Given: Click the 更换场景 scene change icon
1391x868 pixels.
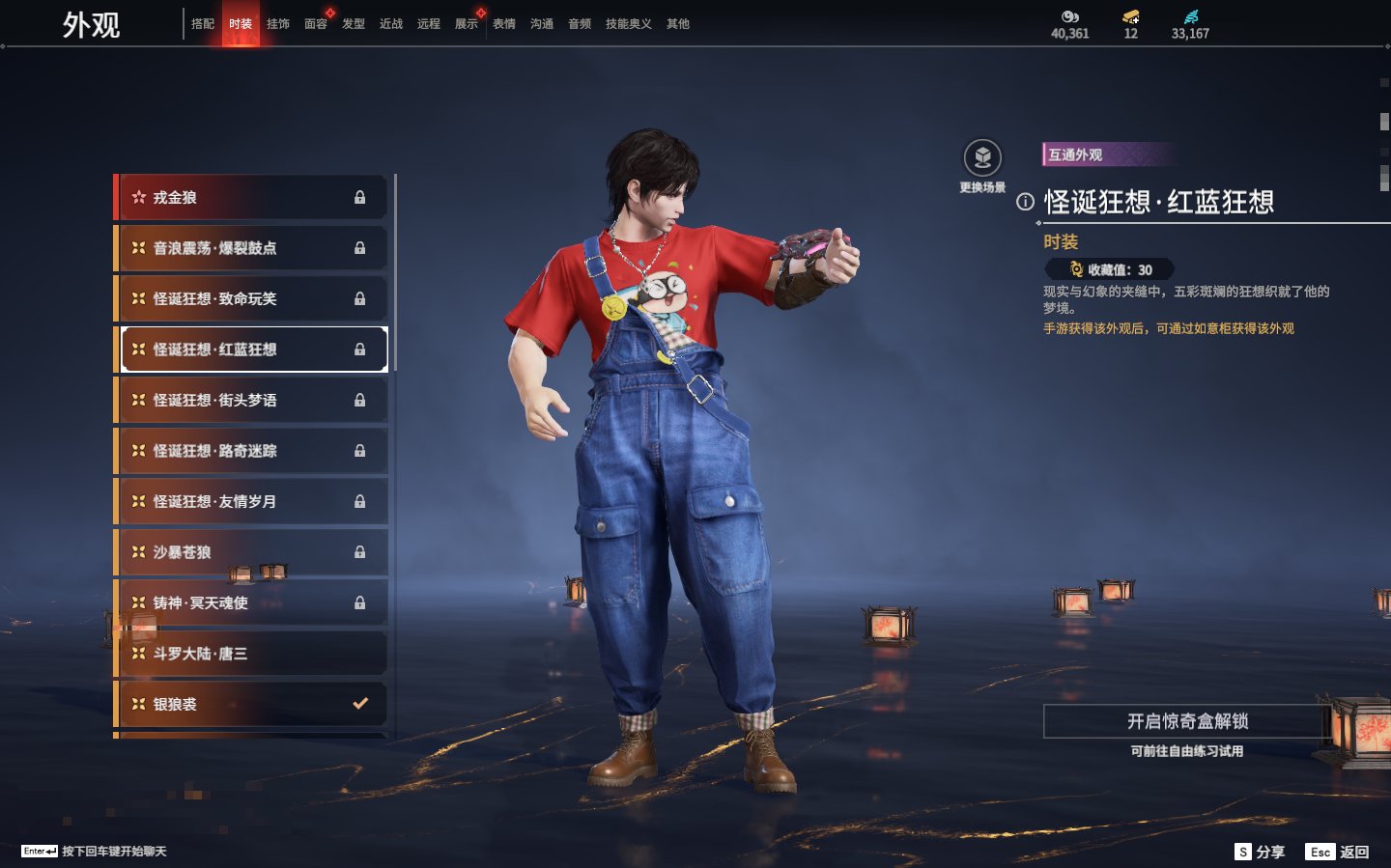Looking at the screenshot, I should [982, 158].
